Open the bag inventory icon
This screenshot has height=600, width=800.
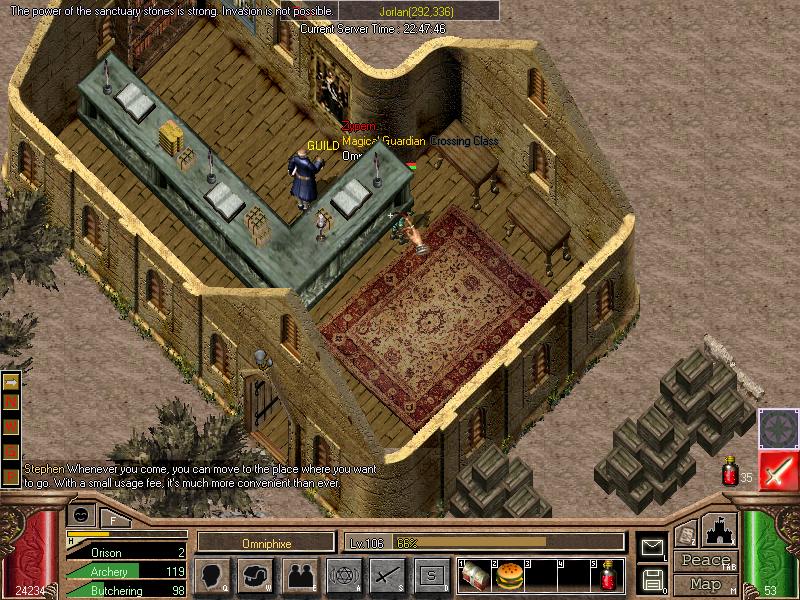tap(254, 575)
